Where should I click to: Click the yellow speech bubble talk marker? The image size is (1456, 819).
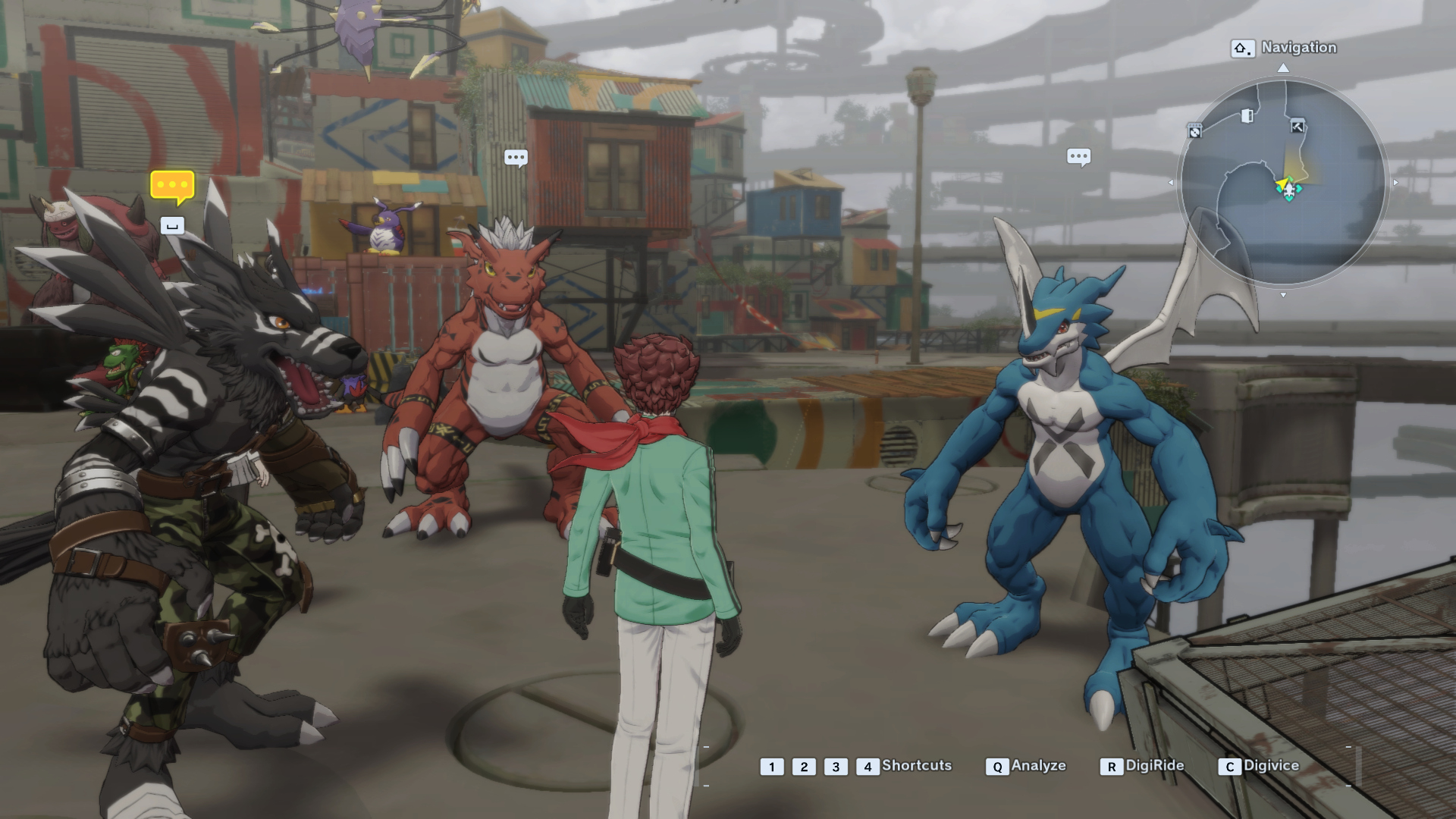click(172, 186)
